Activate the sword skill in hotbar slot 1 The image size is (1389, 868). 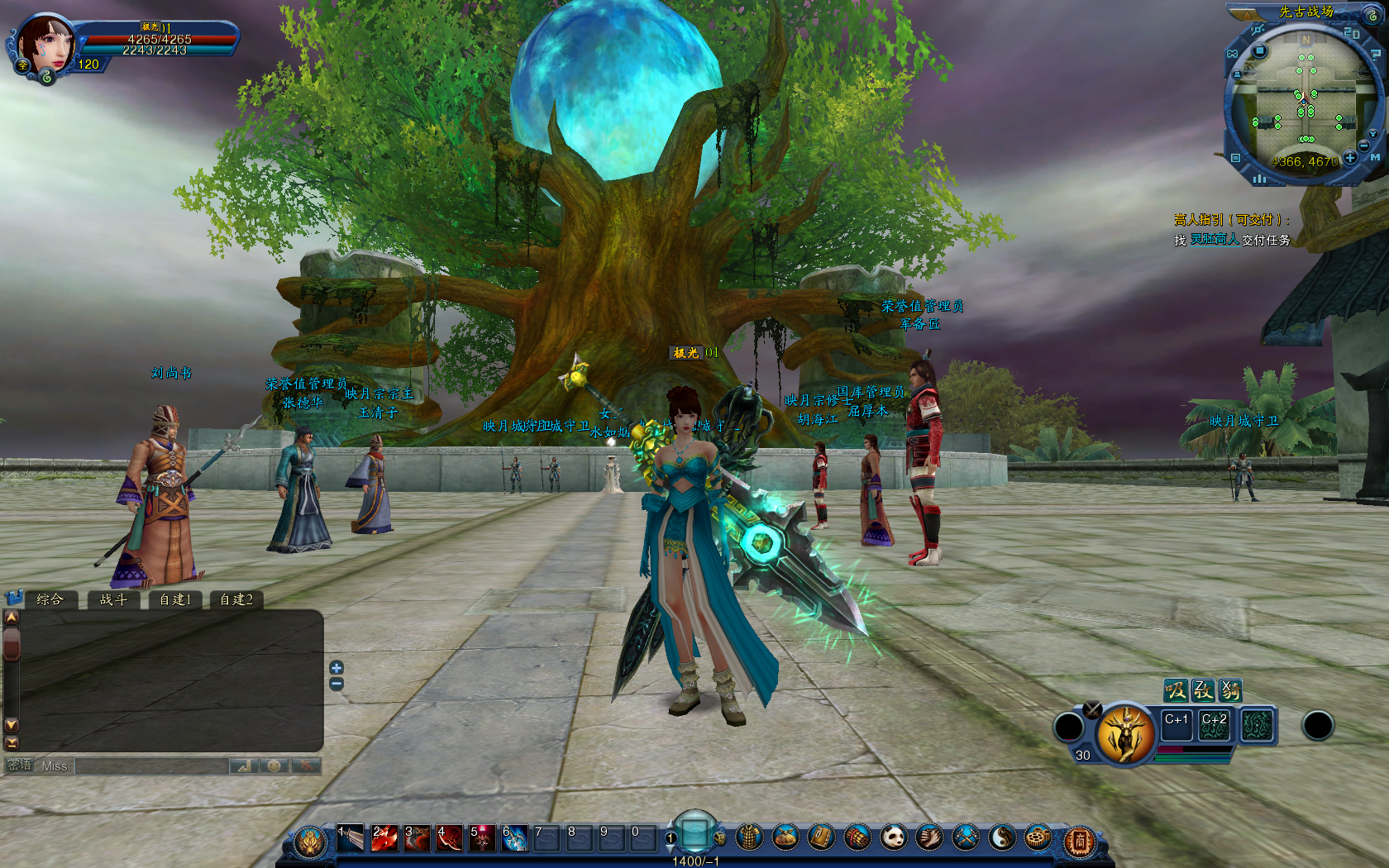tap(350, 838)
